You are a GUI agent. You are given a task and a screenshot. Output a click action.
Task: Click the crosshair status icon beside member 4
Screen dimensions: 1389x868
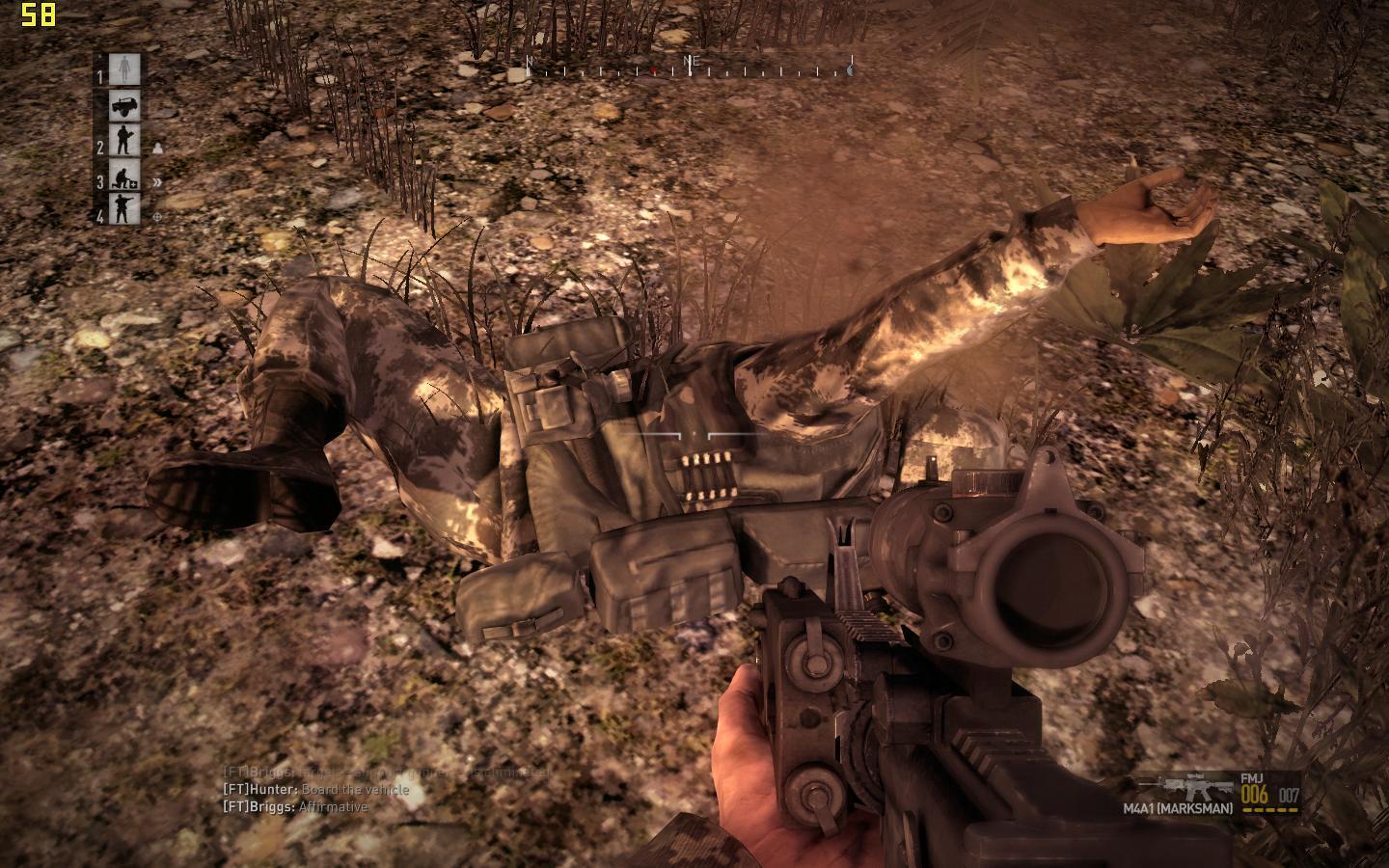[157, 217]
